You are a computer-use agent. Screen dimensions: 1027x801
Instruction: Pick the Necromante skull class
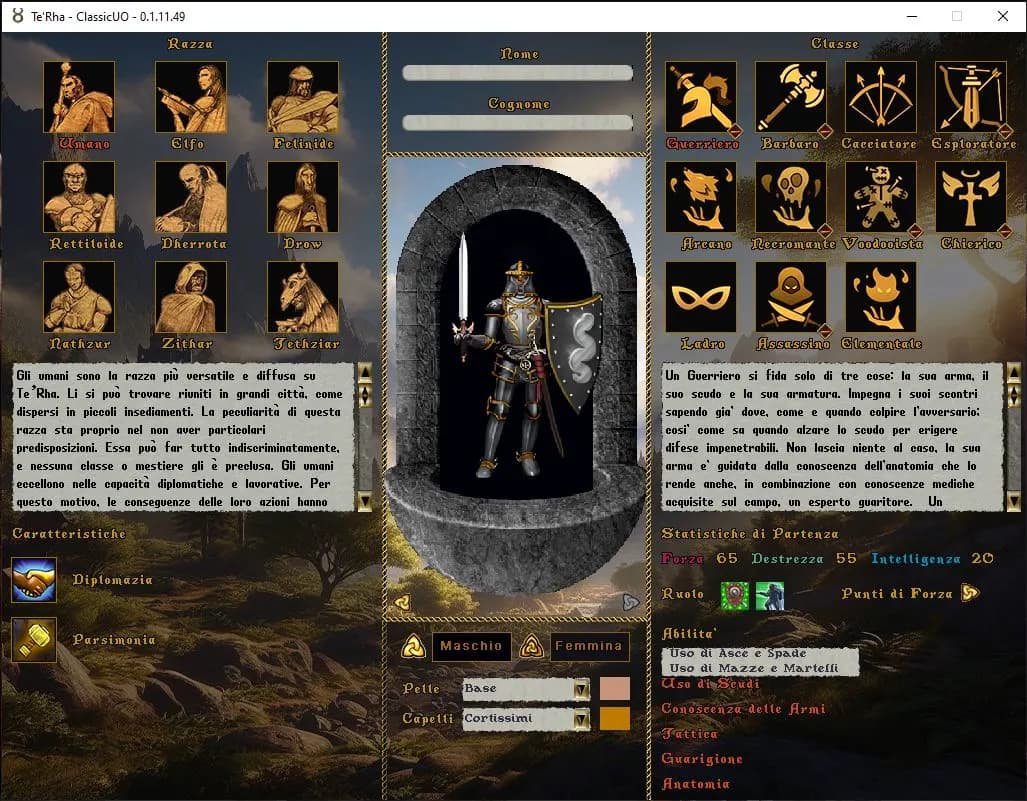[790, 197]
